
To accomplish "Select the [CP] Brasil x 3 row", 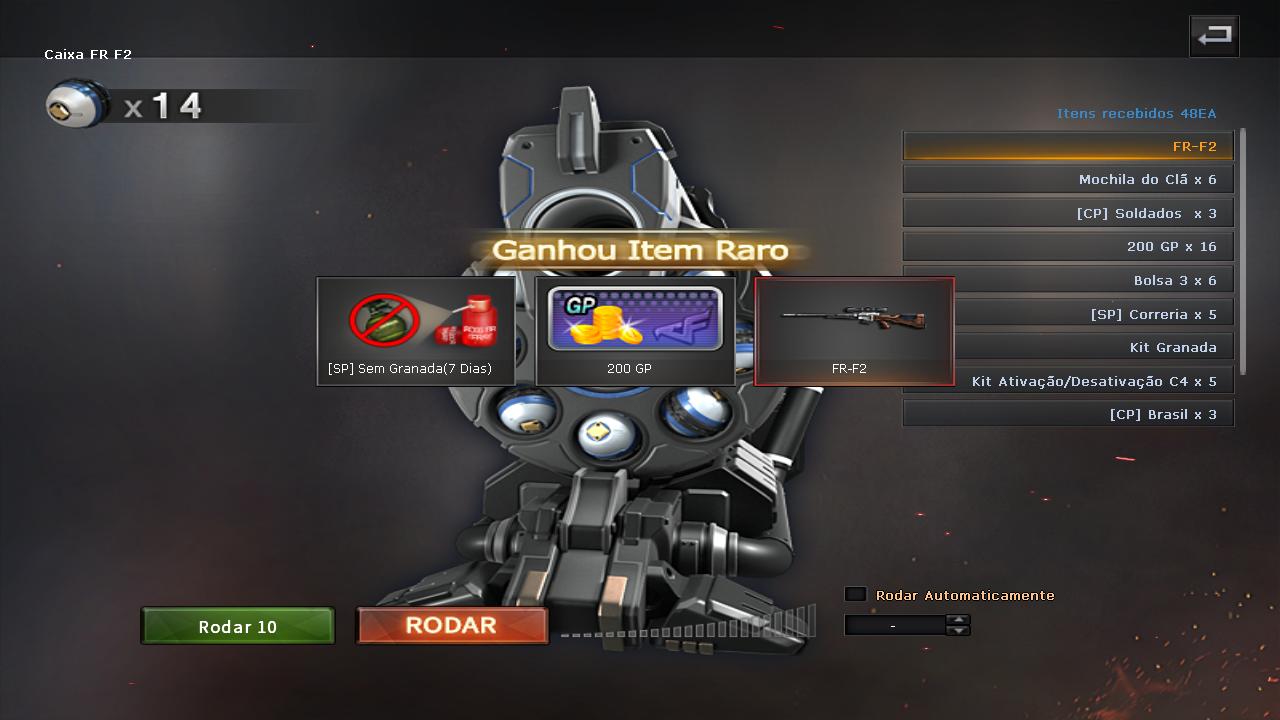I will (x=1068, y=414).
